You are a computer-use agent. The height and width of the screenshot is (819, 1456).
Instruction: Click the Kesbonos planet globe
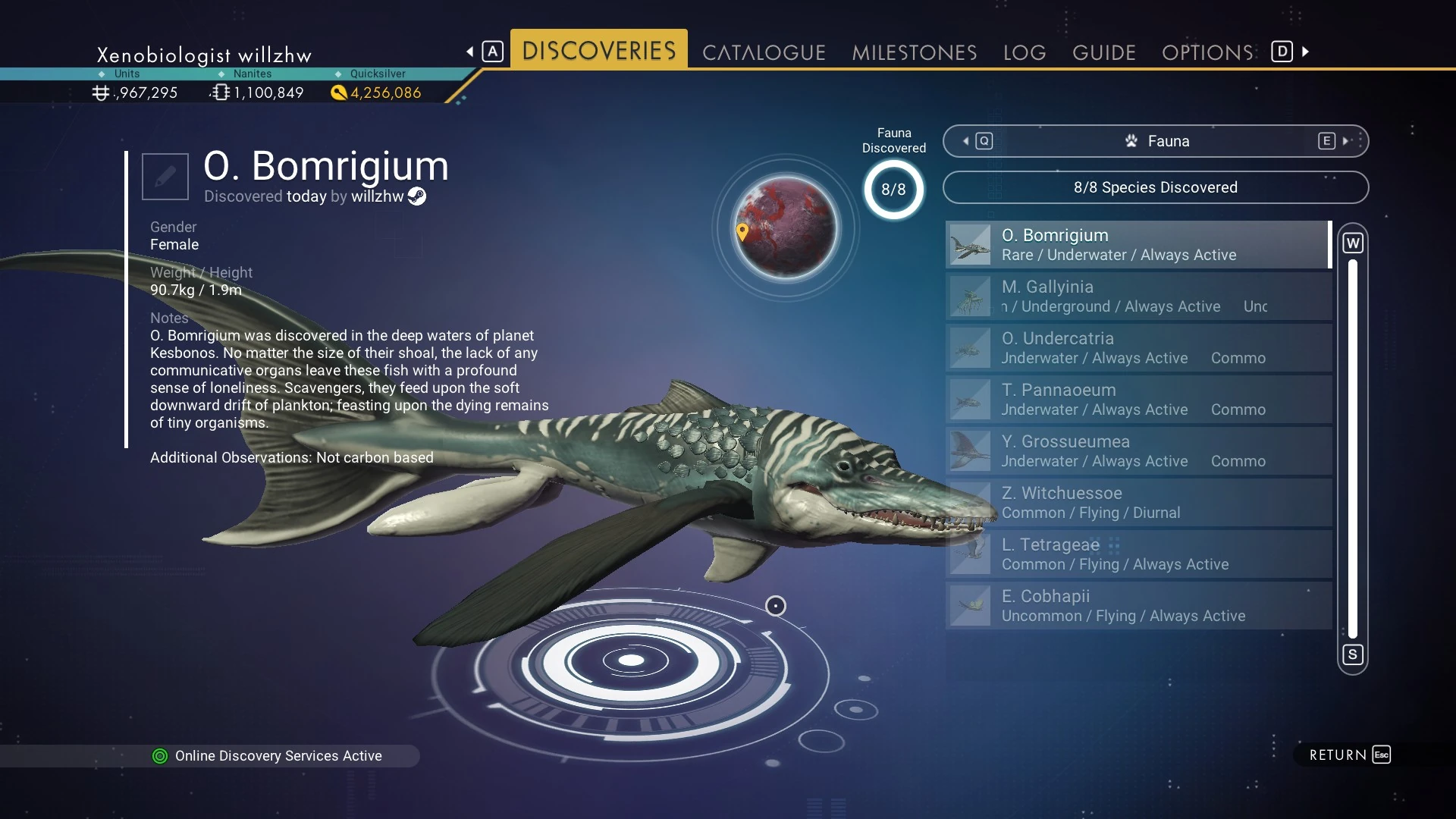pos(786,227)
